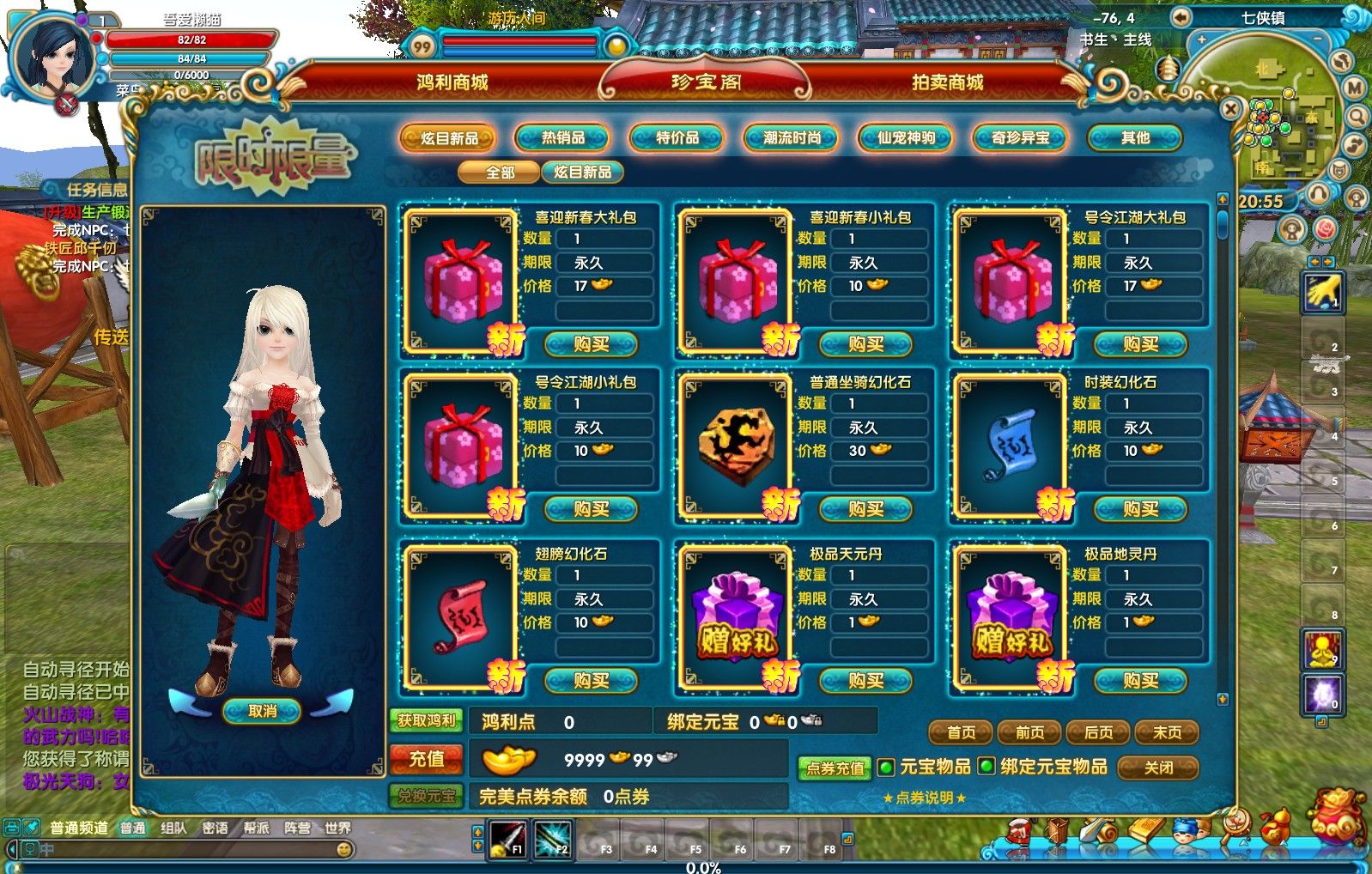Close the shop with 关闭 button

(x=1158, y=768)
